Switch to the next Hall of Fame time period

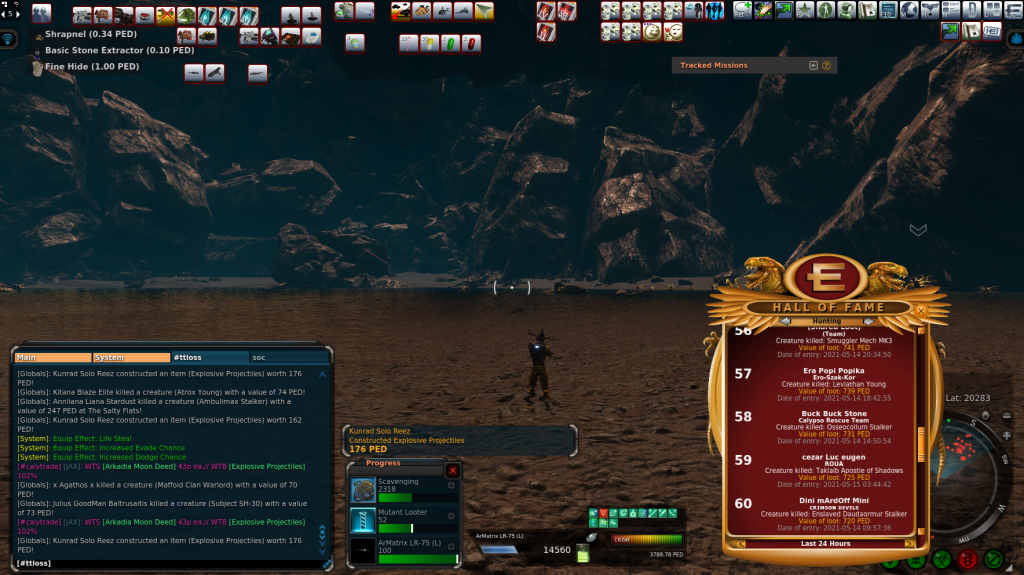pyautogui.click(x=908, y=544)
